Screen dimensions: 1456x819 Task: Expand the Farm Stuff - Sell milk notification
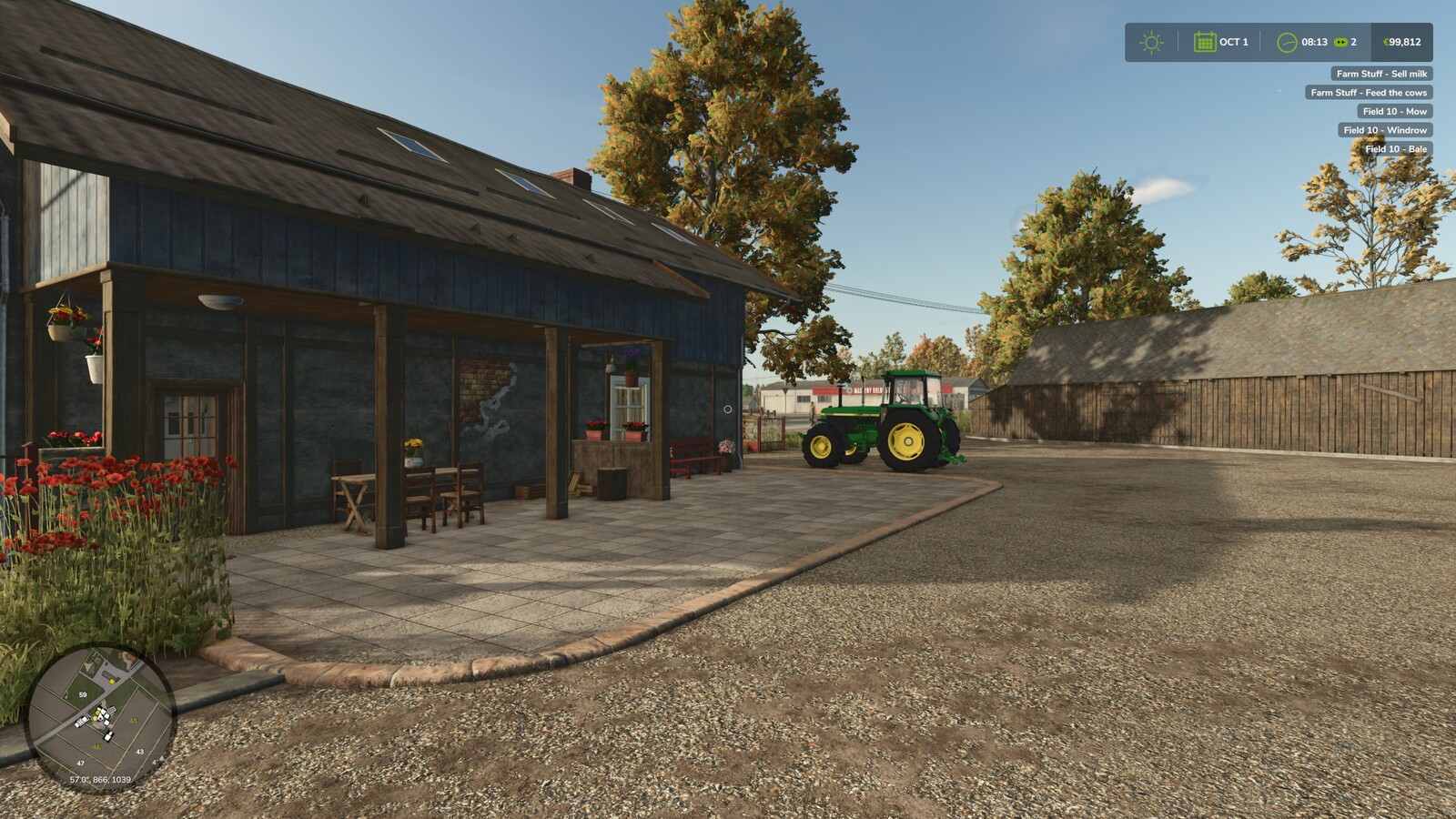pos(1381,72)
